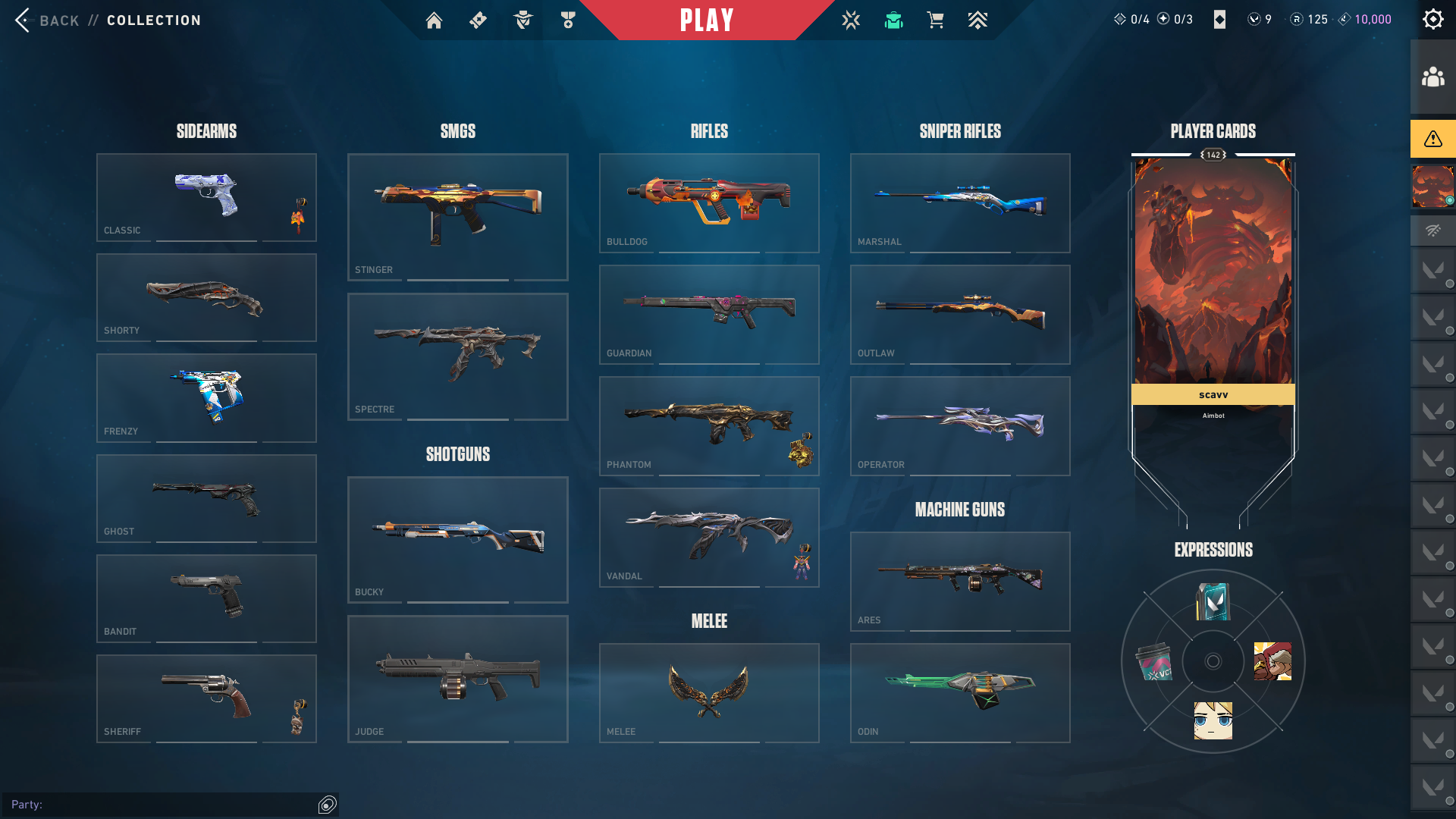Viewport: 1456px width, 819px height.
Task: Open the Stinger SMG skin slot
Action: pyautogui.click(x=457, y=217)
